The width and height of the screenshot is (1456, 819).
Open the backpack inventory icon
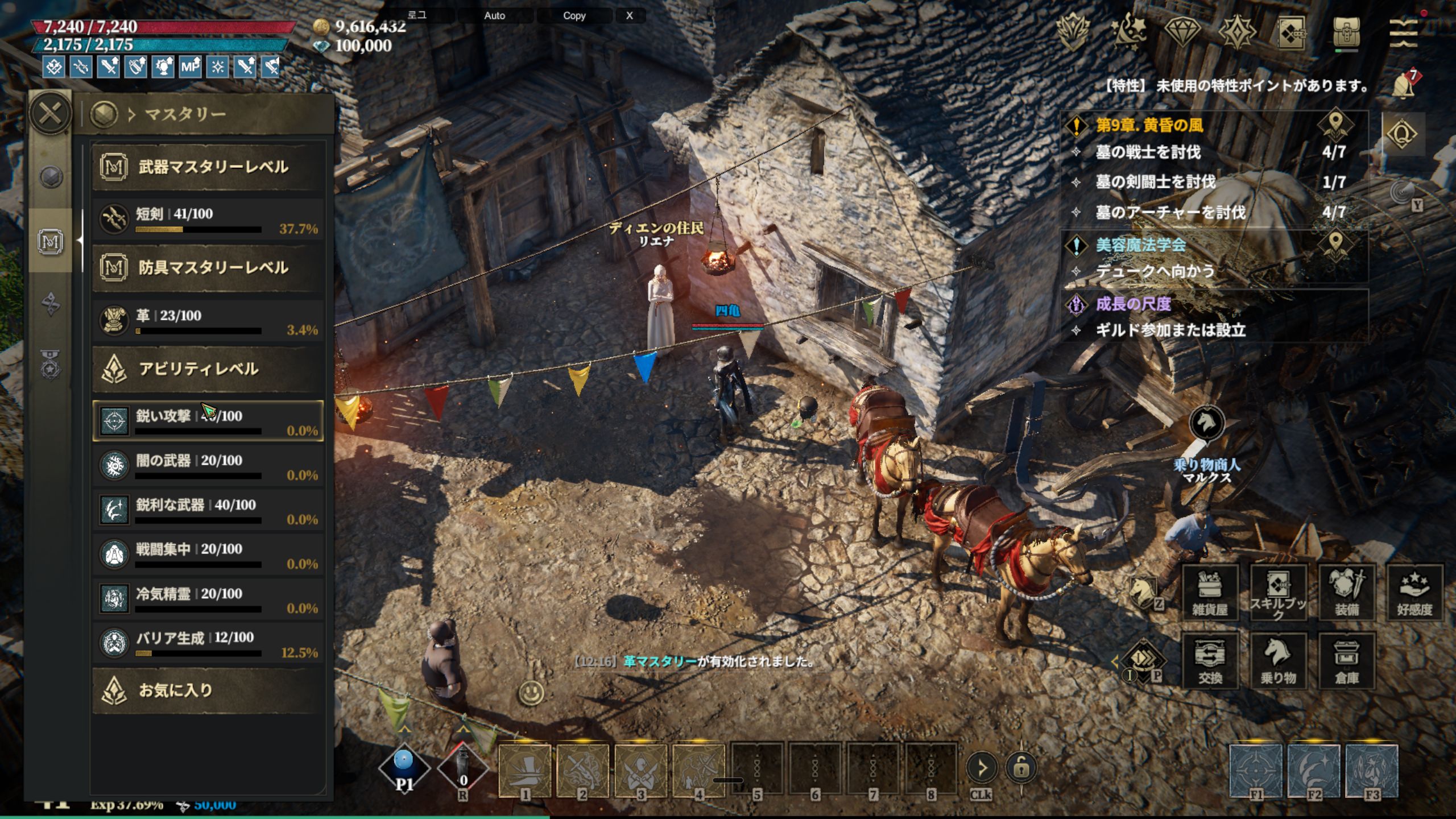[1346, 32]
